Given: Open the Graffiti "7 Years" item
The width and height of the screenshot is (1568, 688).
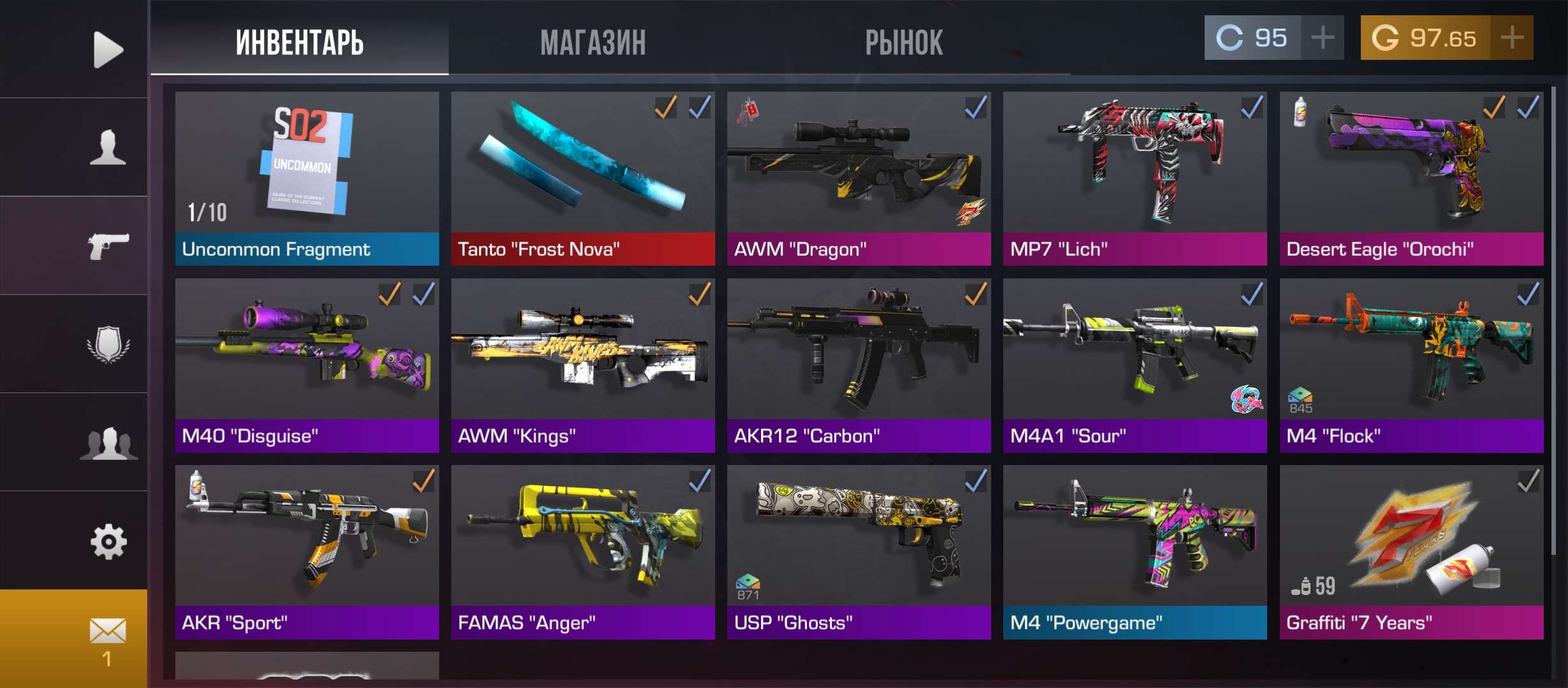Looking at the screenshot, I should point(1411,552).
